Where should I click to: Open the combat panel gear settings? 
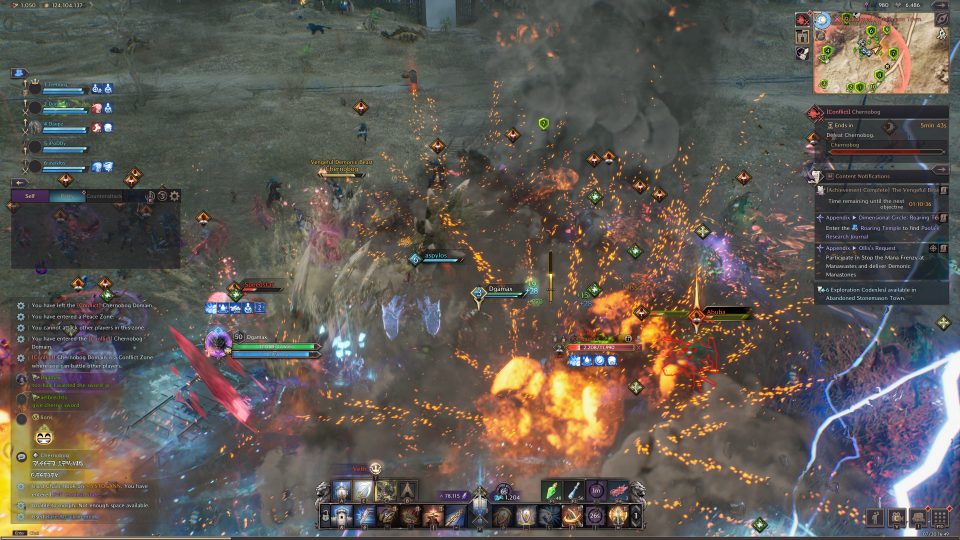pos(175,196)
